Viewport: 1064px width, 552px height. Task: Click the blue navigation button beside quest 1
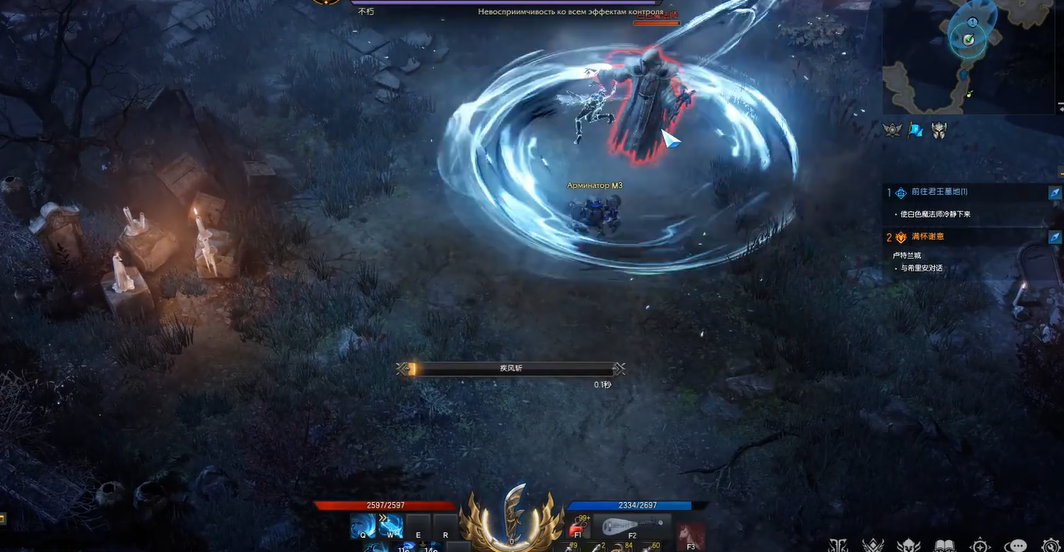pyautogui.click(x=1054, y=192)
